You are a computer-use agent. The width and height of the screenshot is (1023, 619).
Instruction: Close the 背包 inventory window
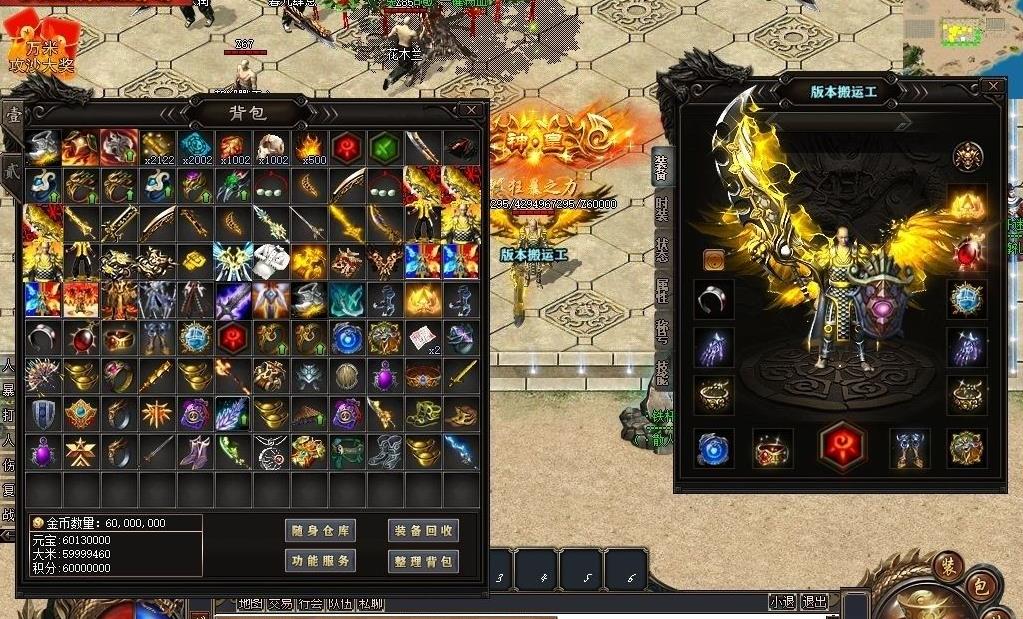pos(471,109)
